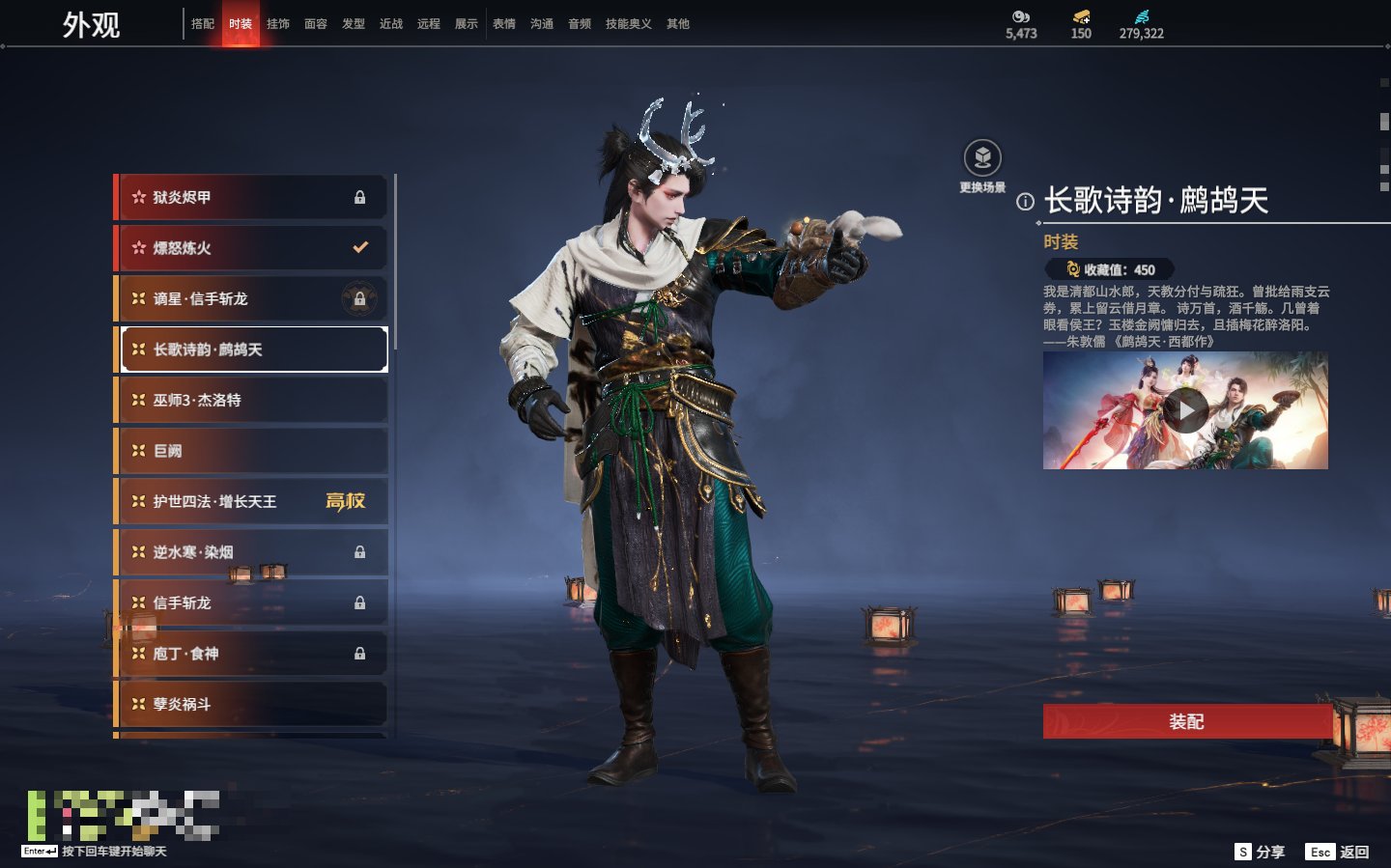Select the 巫师3·杰洛特 outfit
1391x868 pixels.
click(x=251, y=401)
